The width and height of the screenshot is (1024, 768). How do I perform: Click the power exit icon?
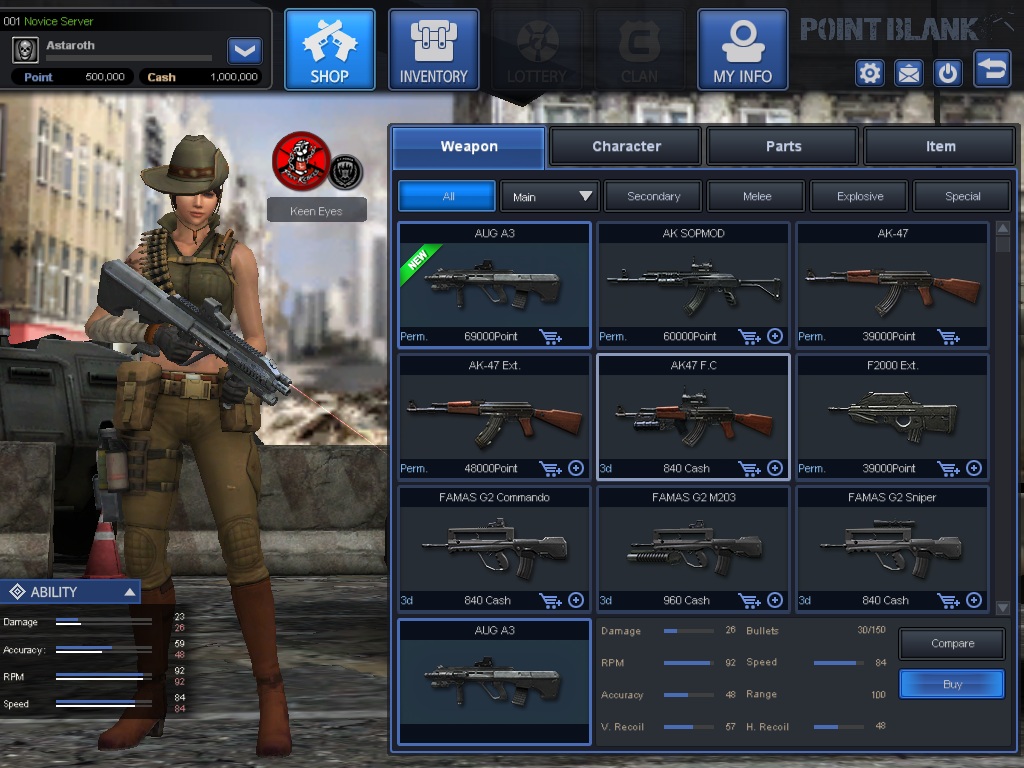pyautogui.click(x=947, y=73)
